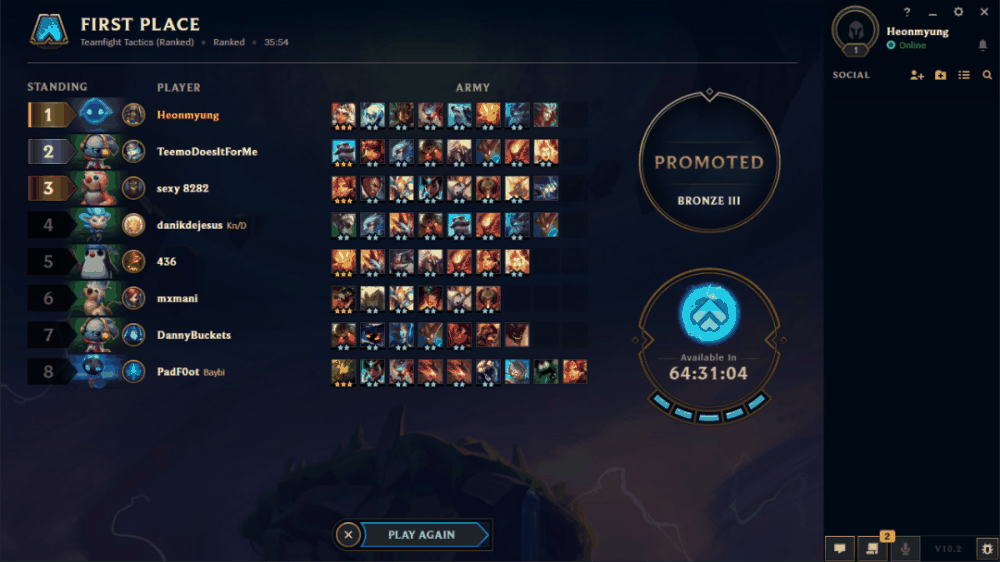Select fifth-place player 436

(167, 262)
